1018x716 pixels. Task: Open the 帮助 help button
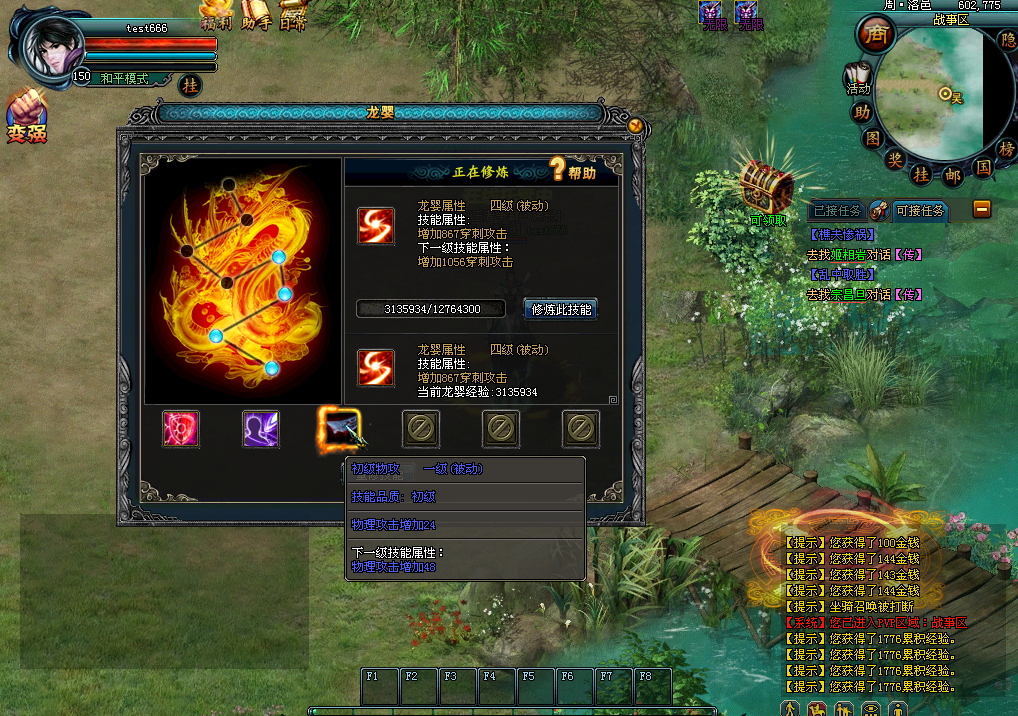coord(573,171)
